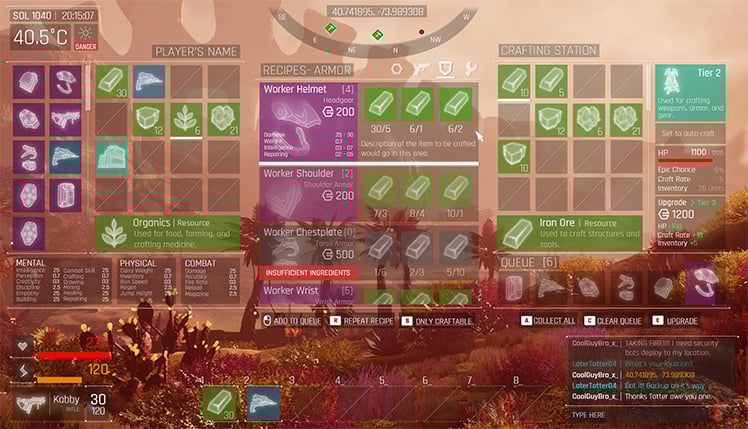Switch to the armor recipes tab
Image resolution: width=748 pixels, height=429 pixels.
pos(446,69)
